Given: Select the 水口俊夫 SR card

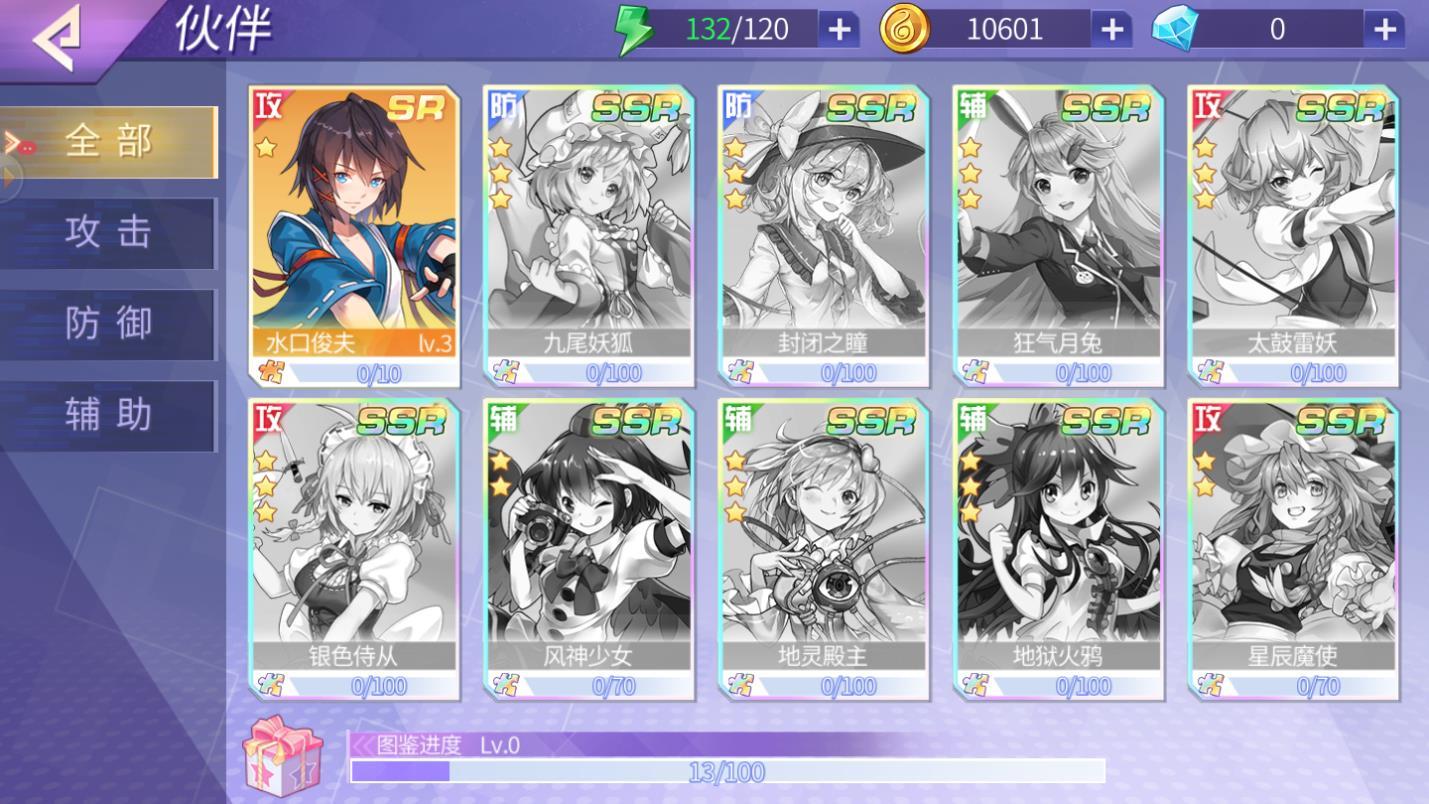Looking at the screenshot, I should click(x=355, y=235).
